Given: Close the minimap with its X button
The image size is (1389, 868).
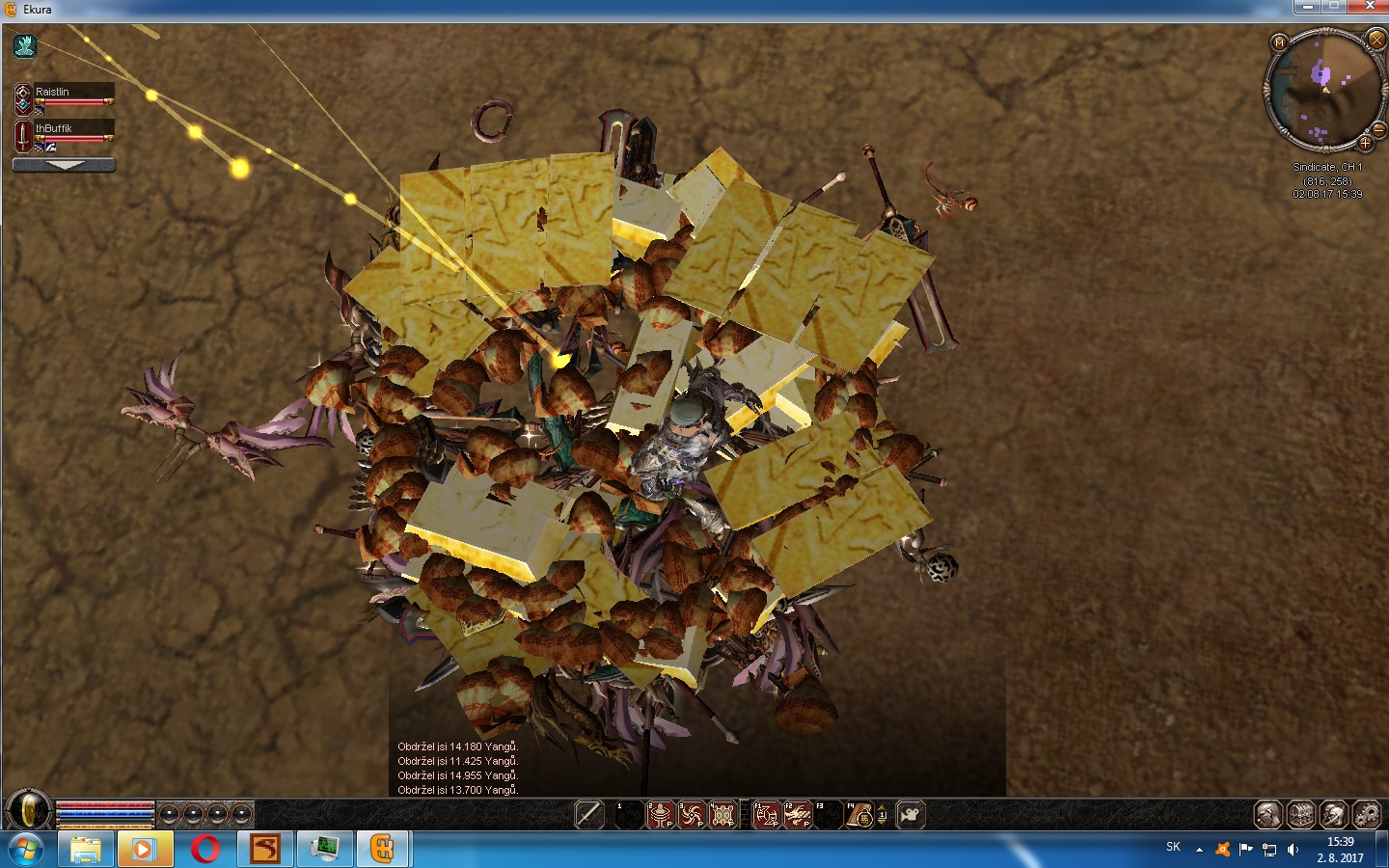Looking at the screenshot, I should pyautogui.click(x=1376, y=41).
